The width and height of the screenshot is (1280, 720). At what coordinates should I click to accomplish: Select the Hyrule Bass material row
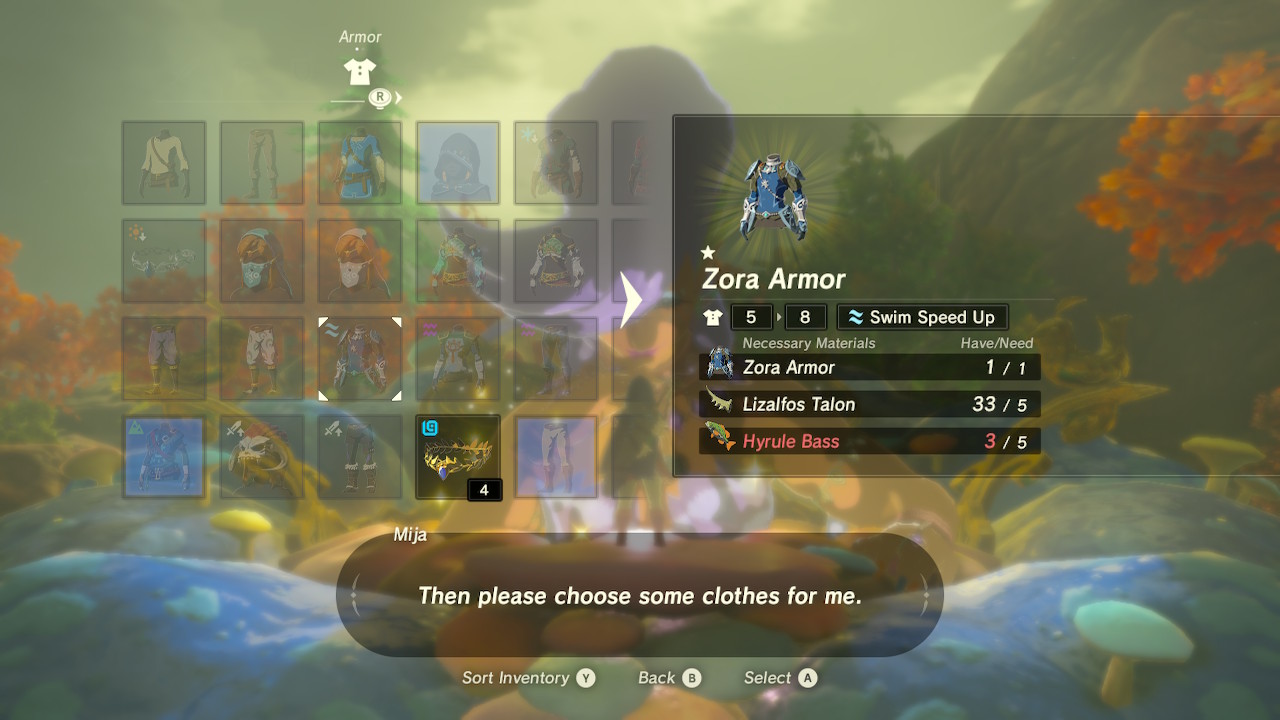point(869,441)
